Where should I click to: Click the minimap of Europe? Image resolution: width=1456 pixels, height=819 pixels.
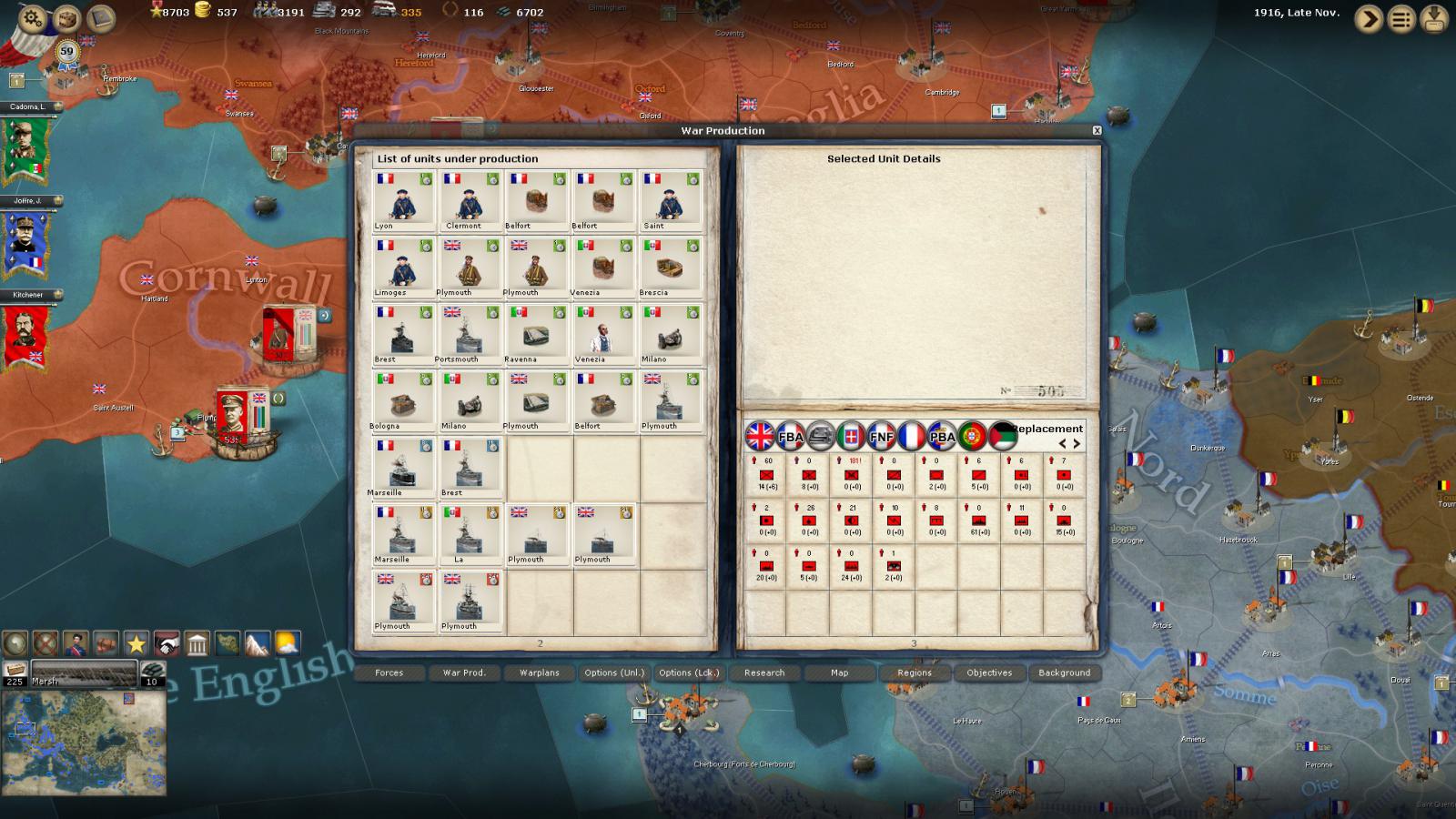pos(84,742)
